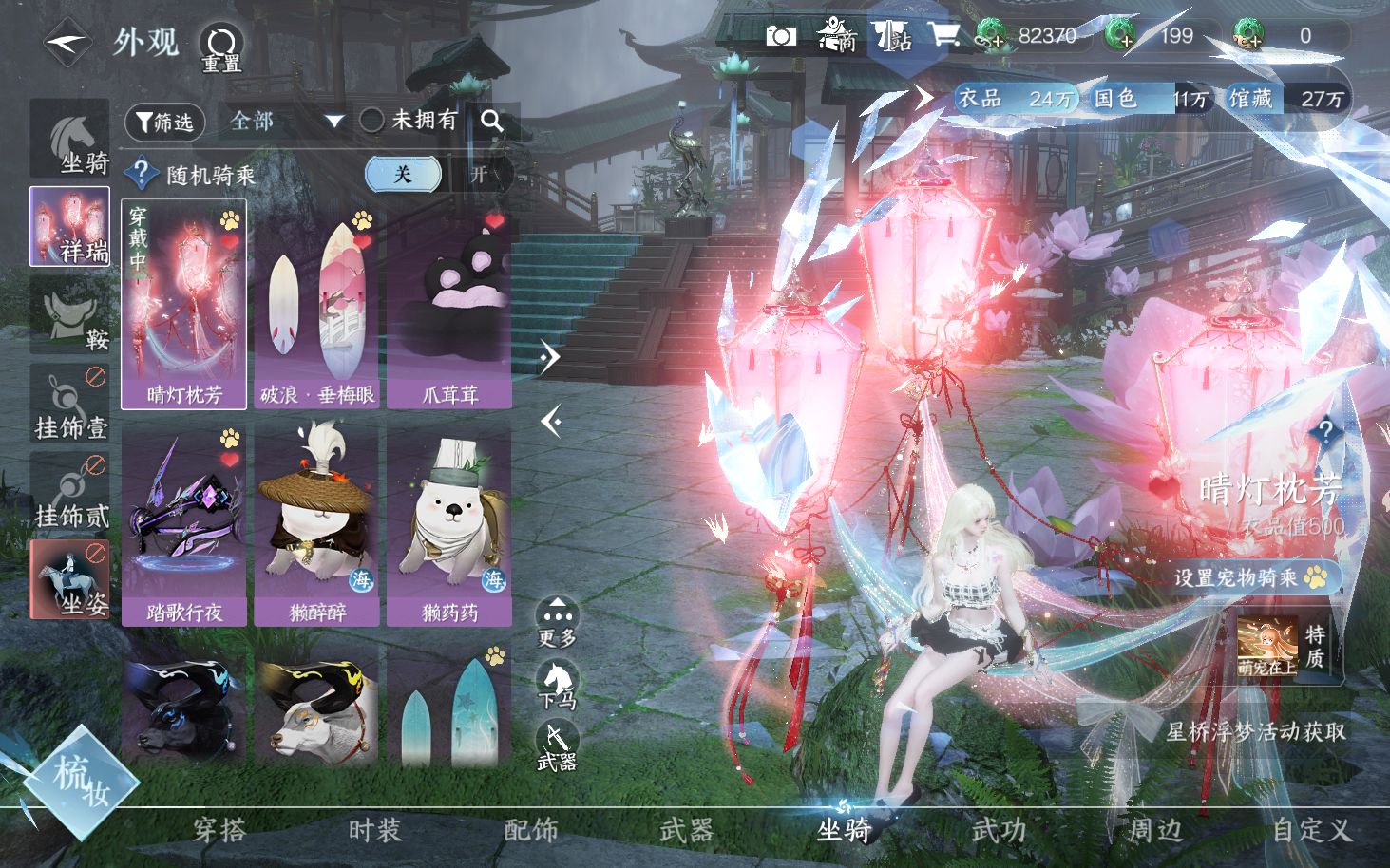Viewport: 1390px width, 868px height.
Task: Select the 鞍 saddle category
Action: 70,315
